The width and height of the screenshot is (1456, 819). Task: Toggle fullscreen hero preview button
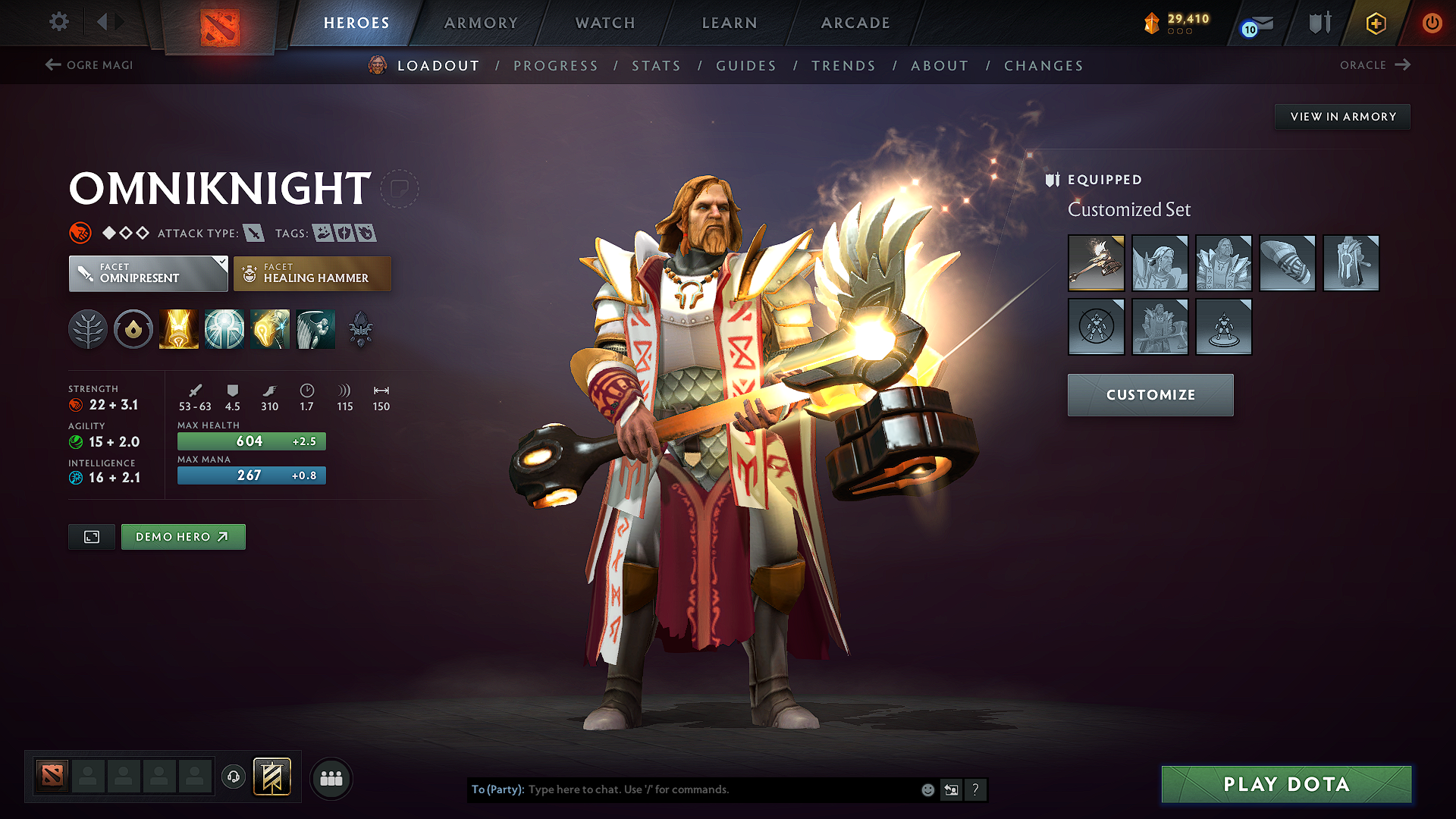[91, 536]
